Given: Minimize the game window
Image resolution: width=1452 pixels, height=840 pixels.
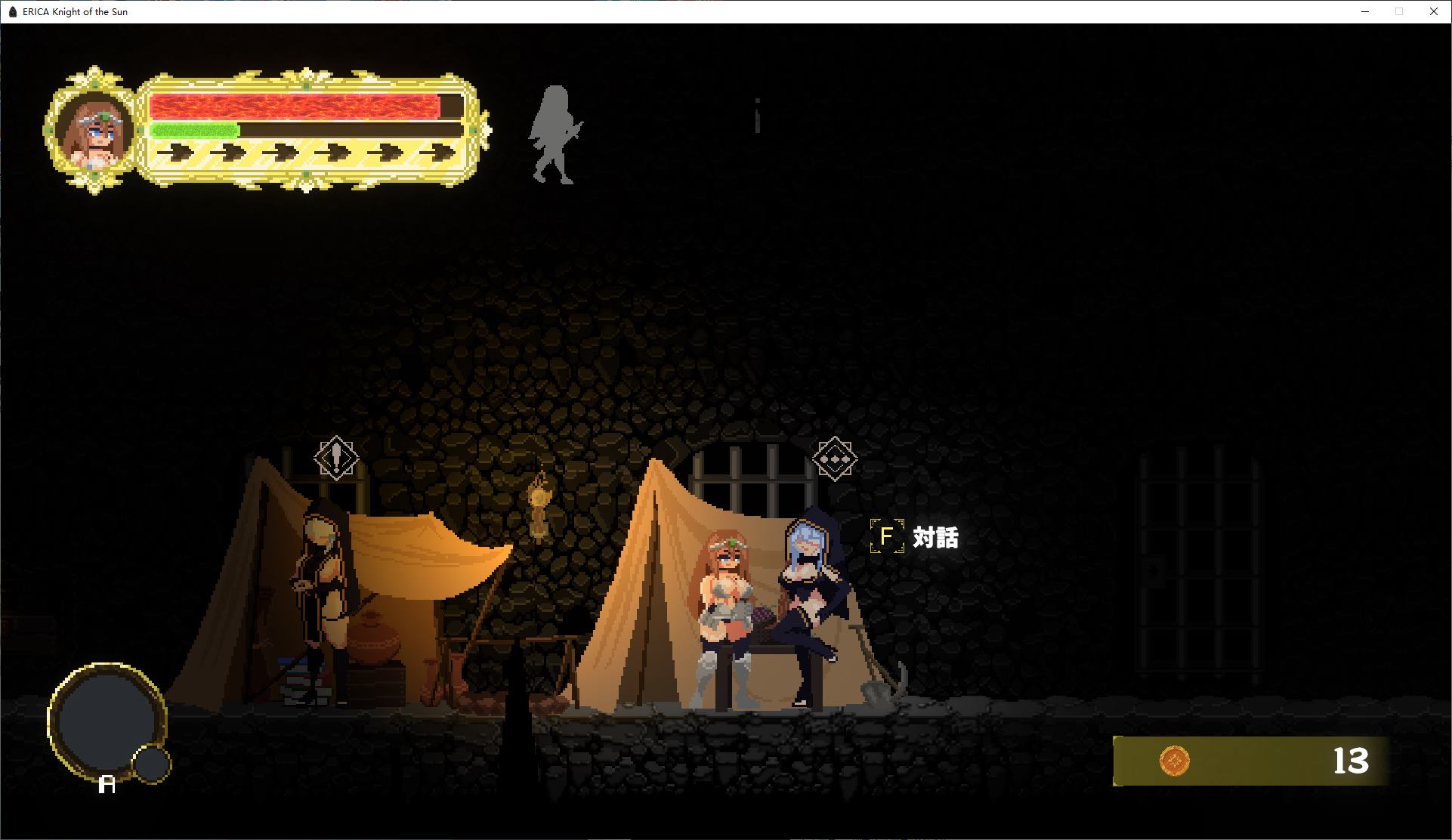Looking at the screenshot, I should point(1365,11).
